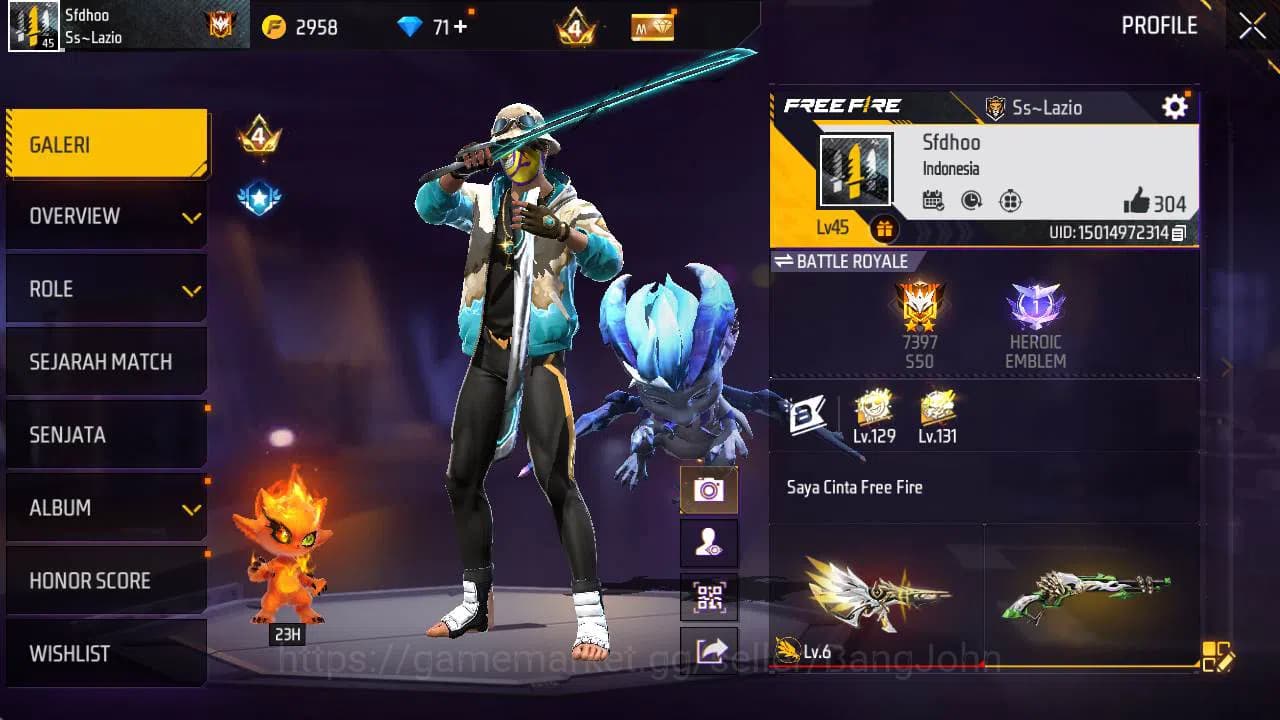
Task: Open the QR code scanner icon
Action: pyautogui.click(x=709, y=598)
